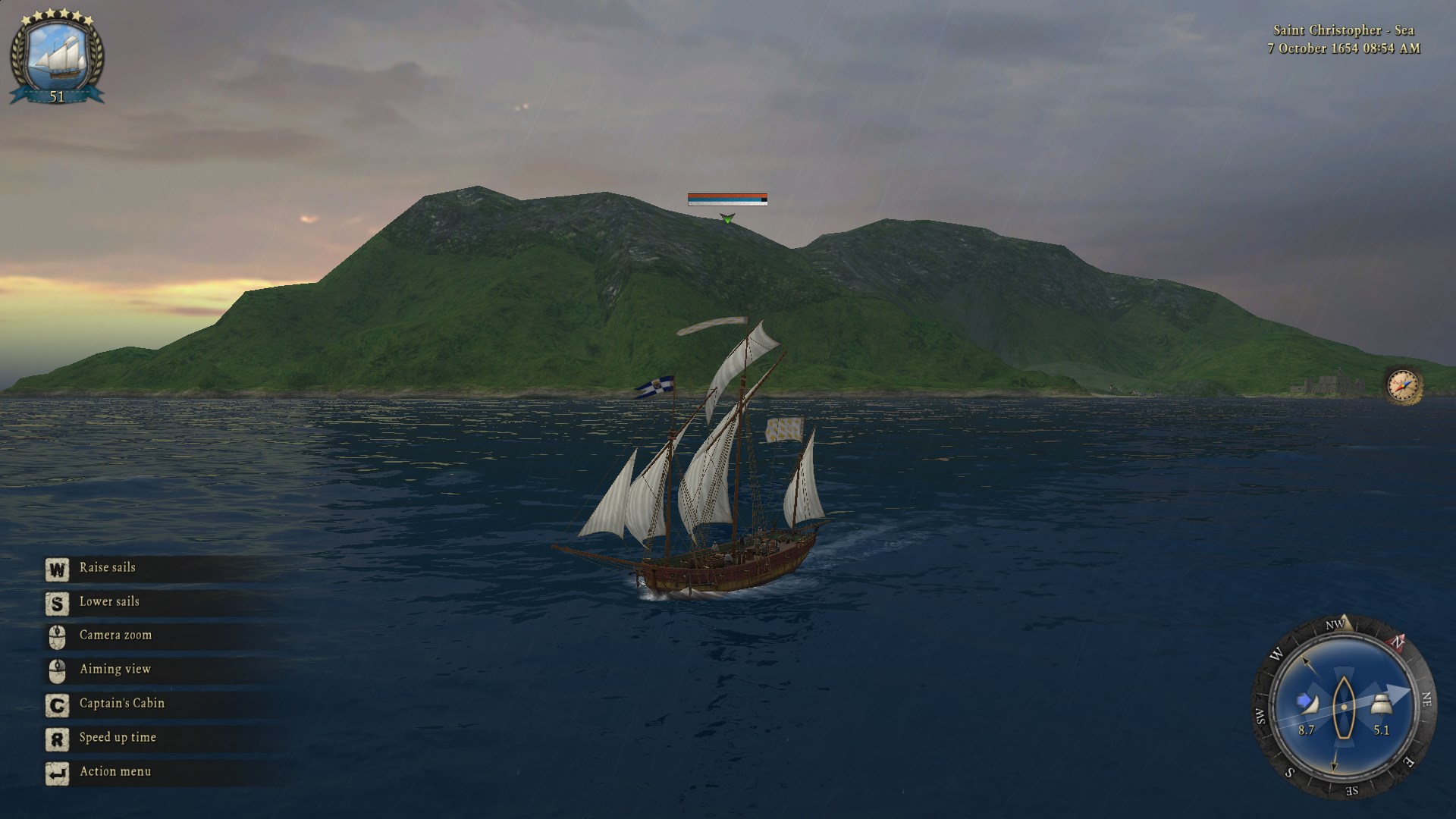The height and width of the screenshot is (819, 1456).
Task: Select the wind and heading compass dial
Action: [1342, 706]
